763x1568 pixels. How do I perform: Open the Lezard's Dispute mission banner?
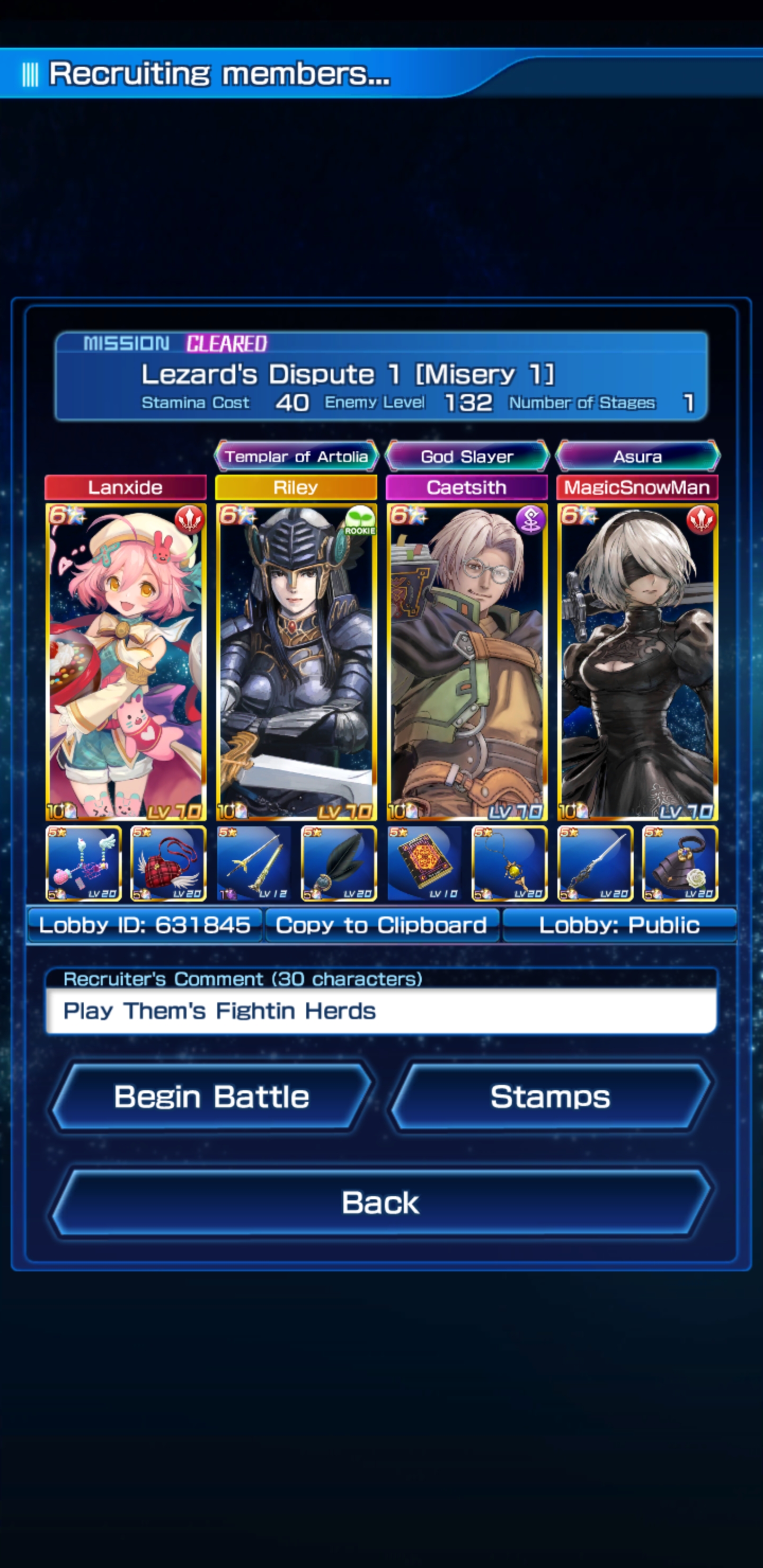381,376
